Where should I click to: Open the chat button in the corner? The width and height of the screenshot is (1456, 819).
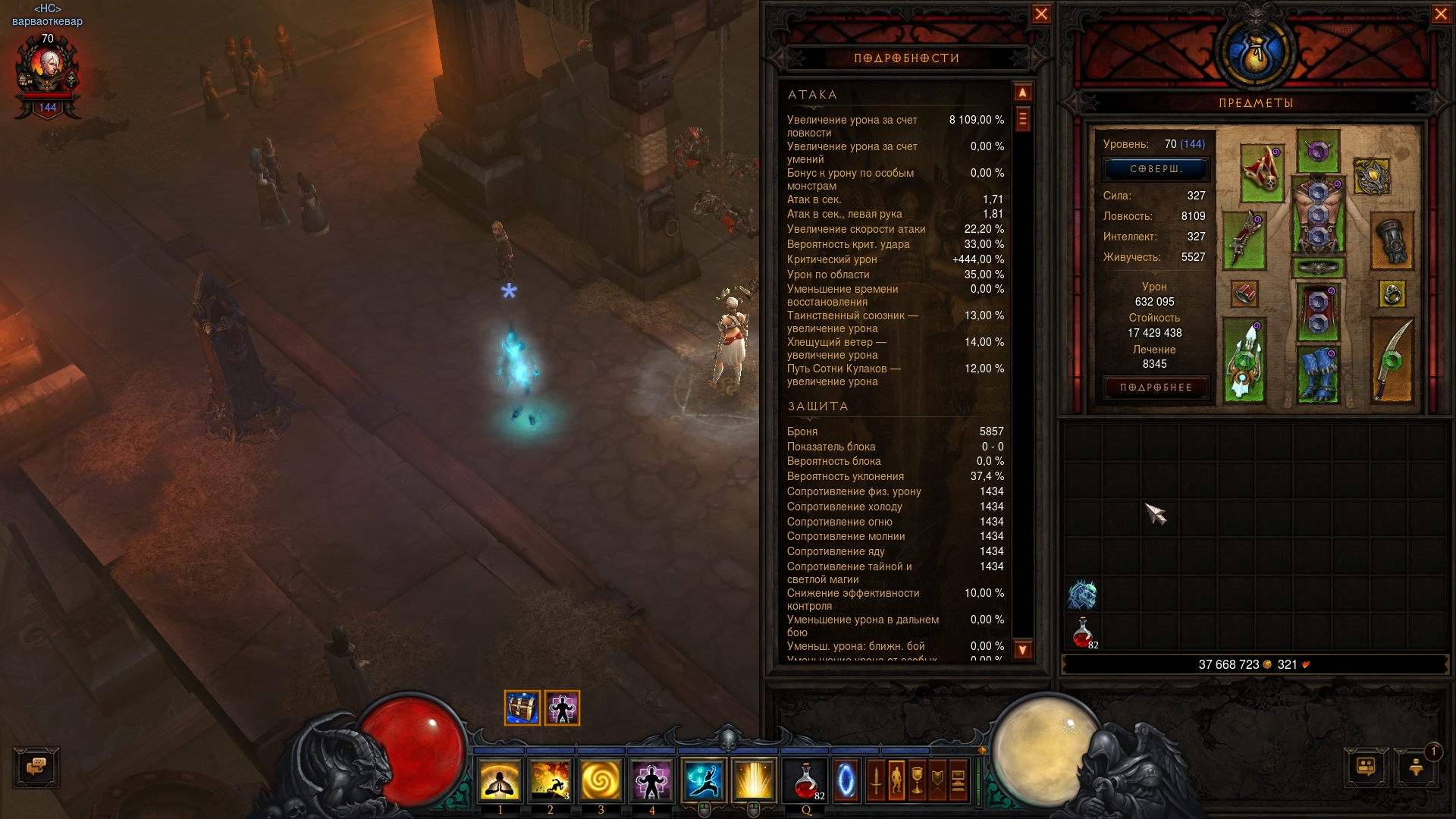[36, 767]
